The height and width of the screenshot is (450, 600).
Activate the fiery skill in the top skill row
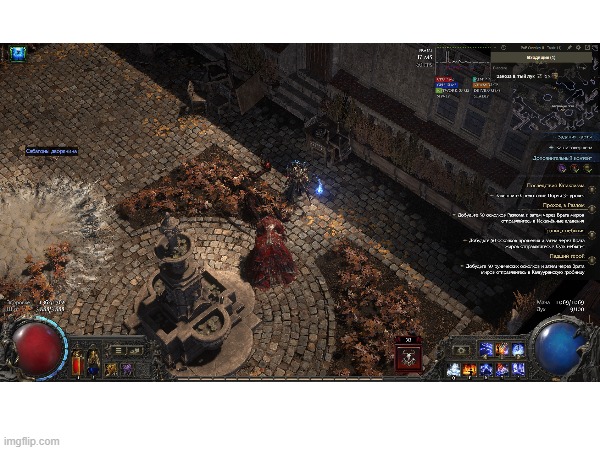pos(502,349)
